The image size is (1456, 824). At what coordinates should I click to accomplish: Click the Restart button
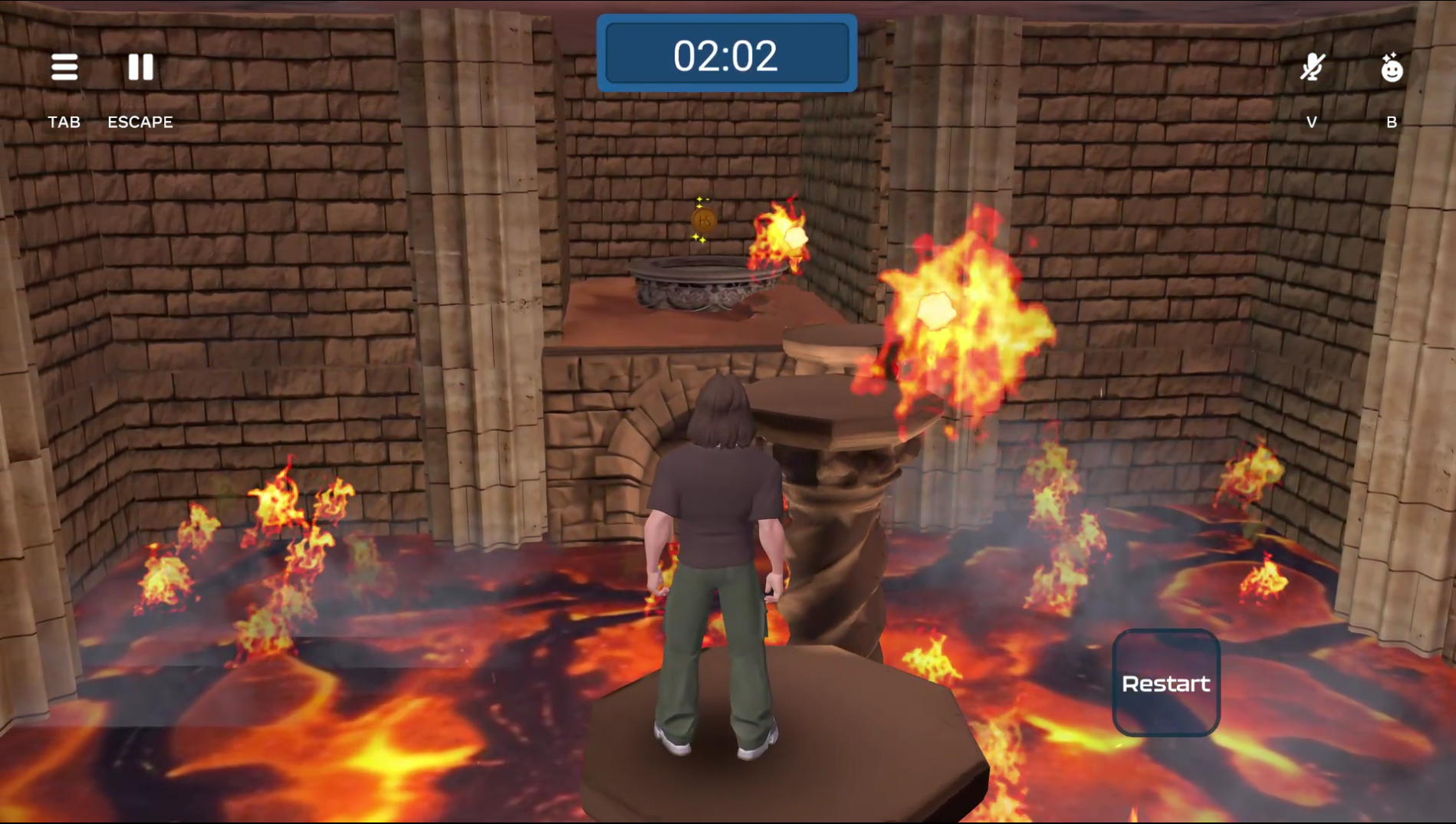click(1165, 683)
